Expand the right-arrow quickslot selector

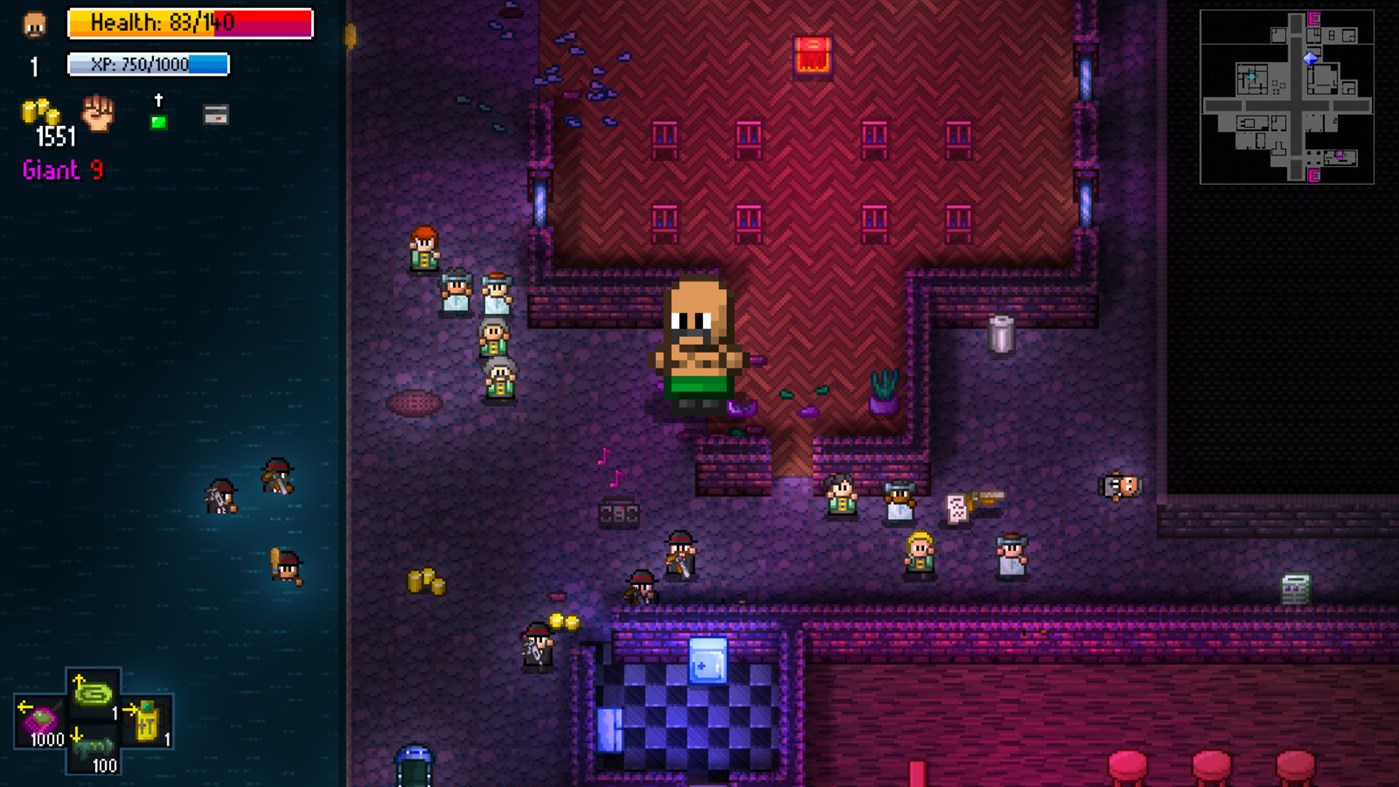(x=131, y=710)
